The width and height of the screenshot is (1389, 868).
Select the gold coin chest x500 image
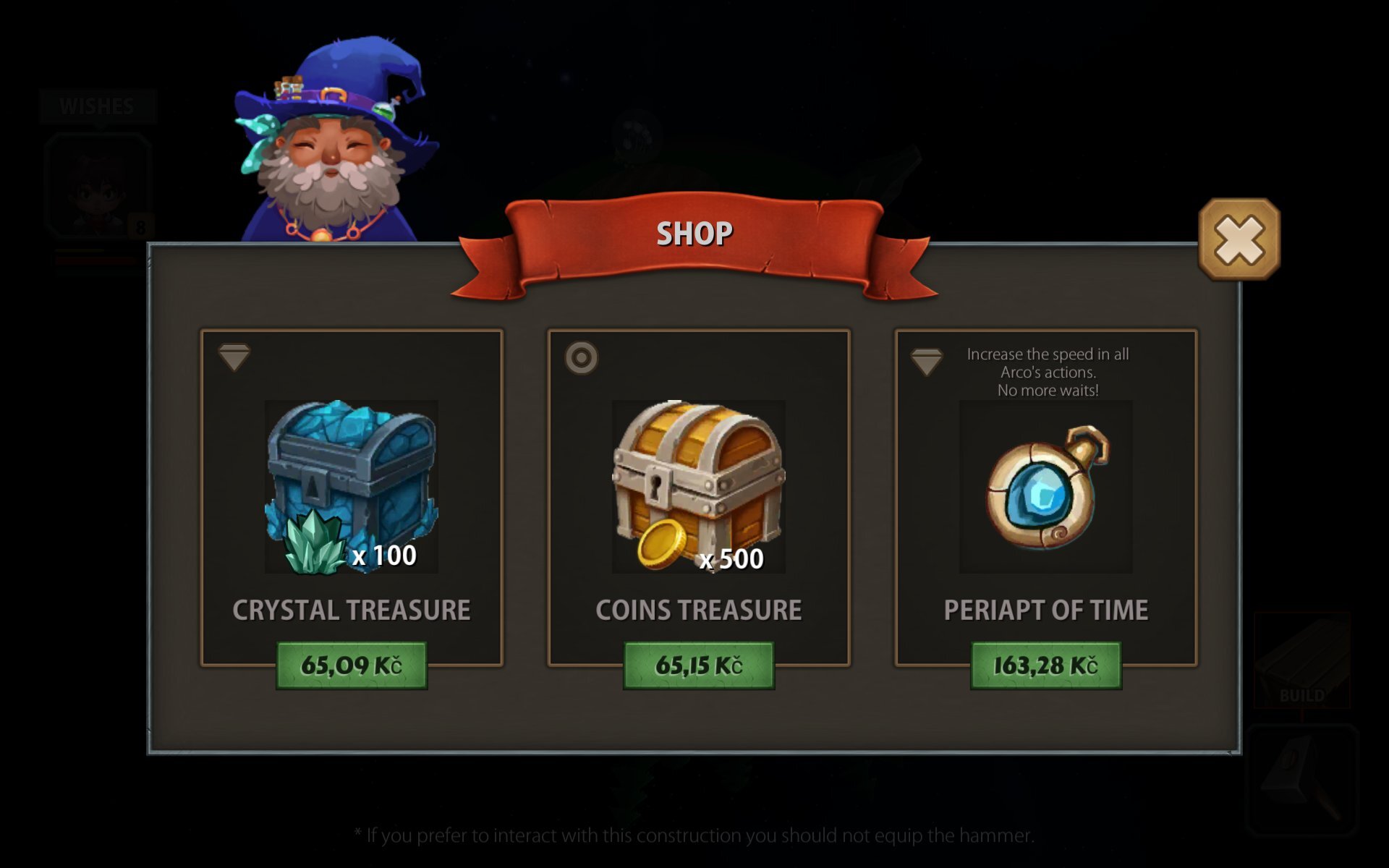coord(699,487)
